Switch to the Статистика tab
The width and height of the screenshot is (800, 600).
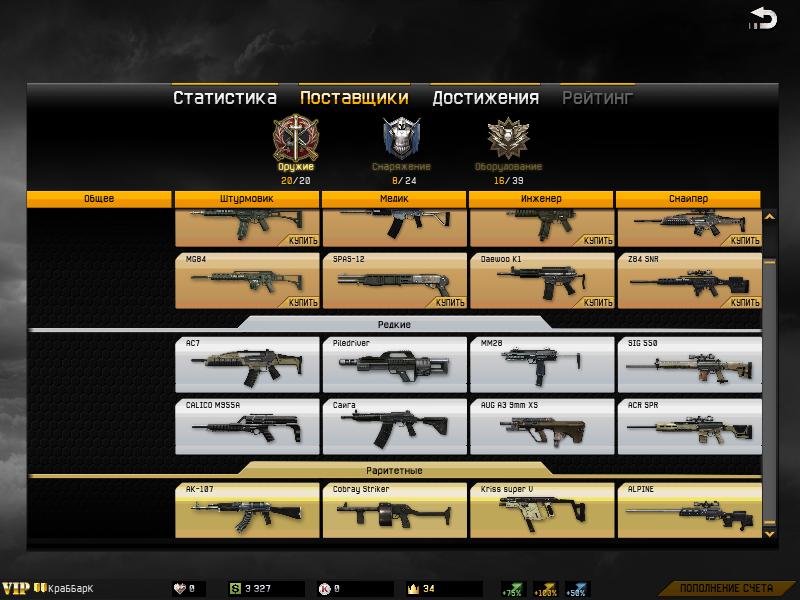[224, 98]
